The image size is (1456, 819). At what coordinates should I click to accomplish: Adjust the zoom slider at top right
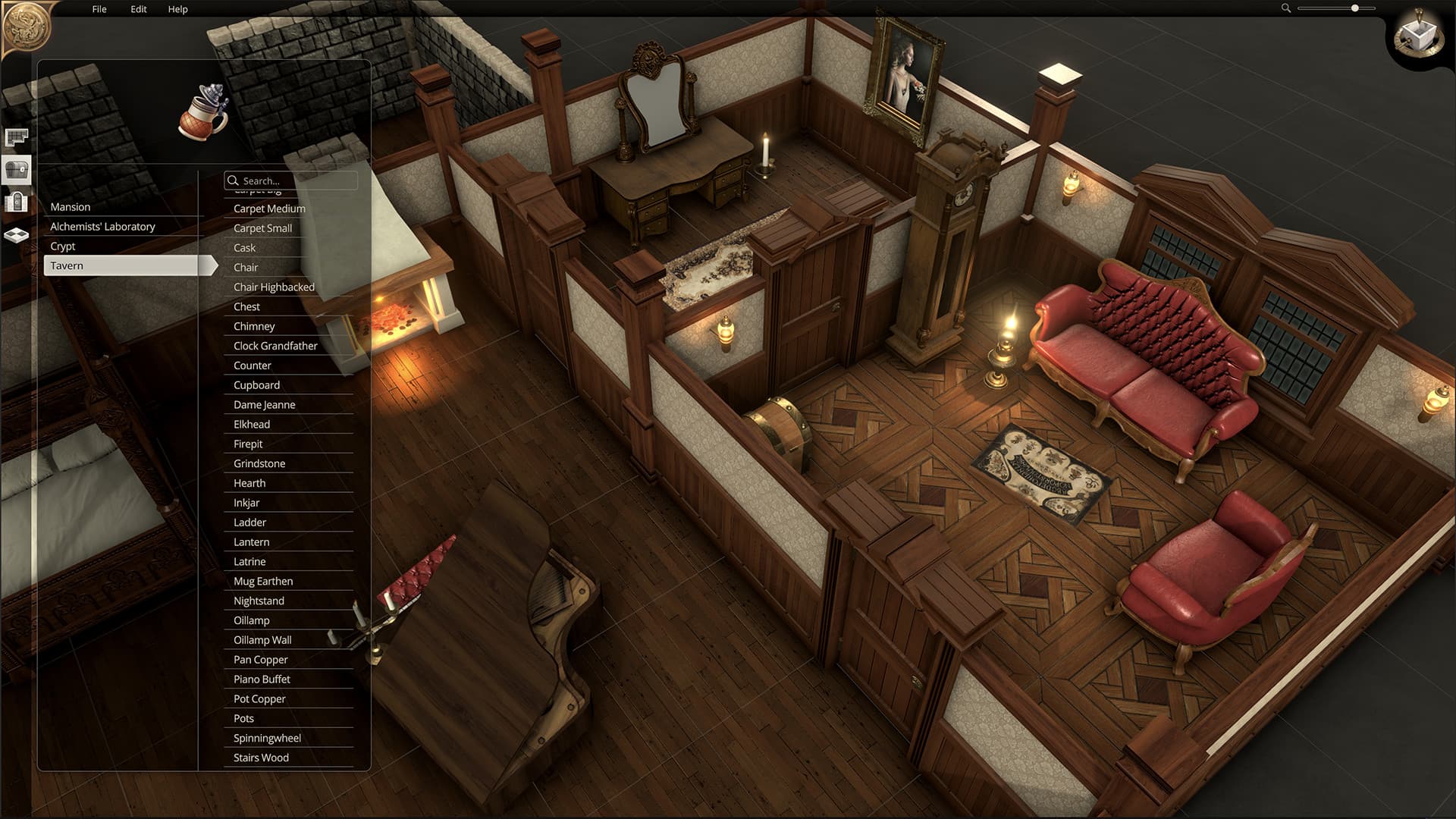click(x=1354, y=8)
